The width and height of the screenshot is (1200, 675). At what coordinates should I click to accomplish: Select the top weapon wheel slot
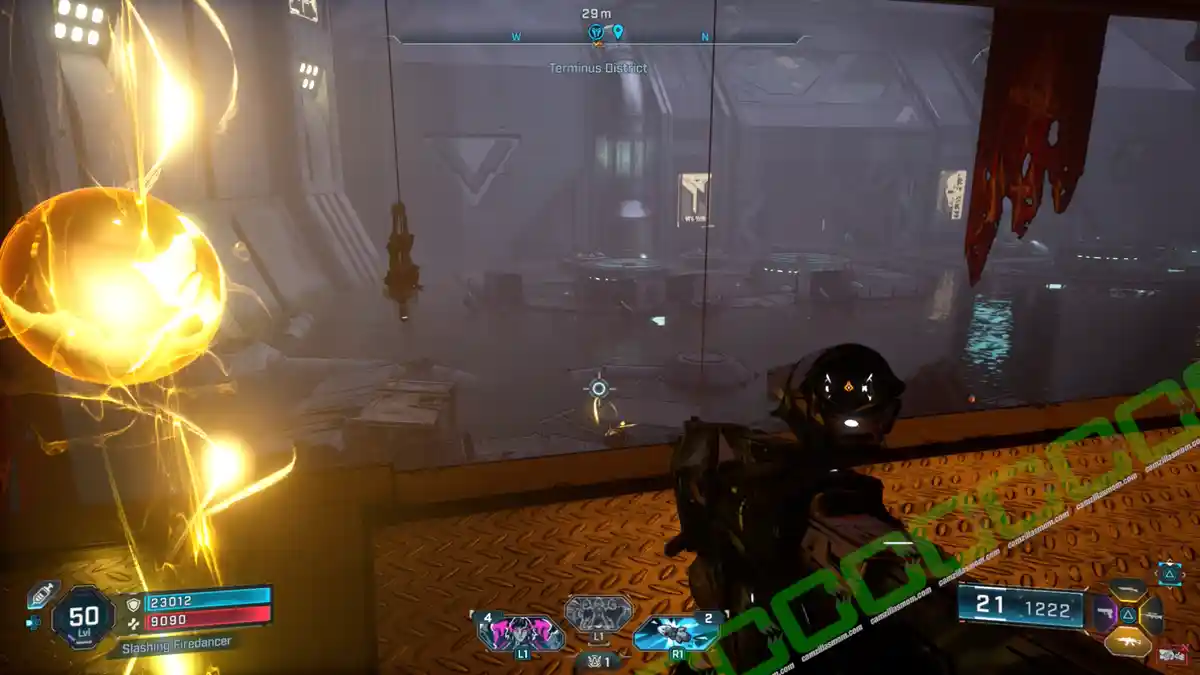coord(1127,590)
